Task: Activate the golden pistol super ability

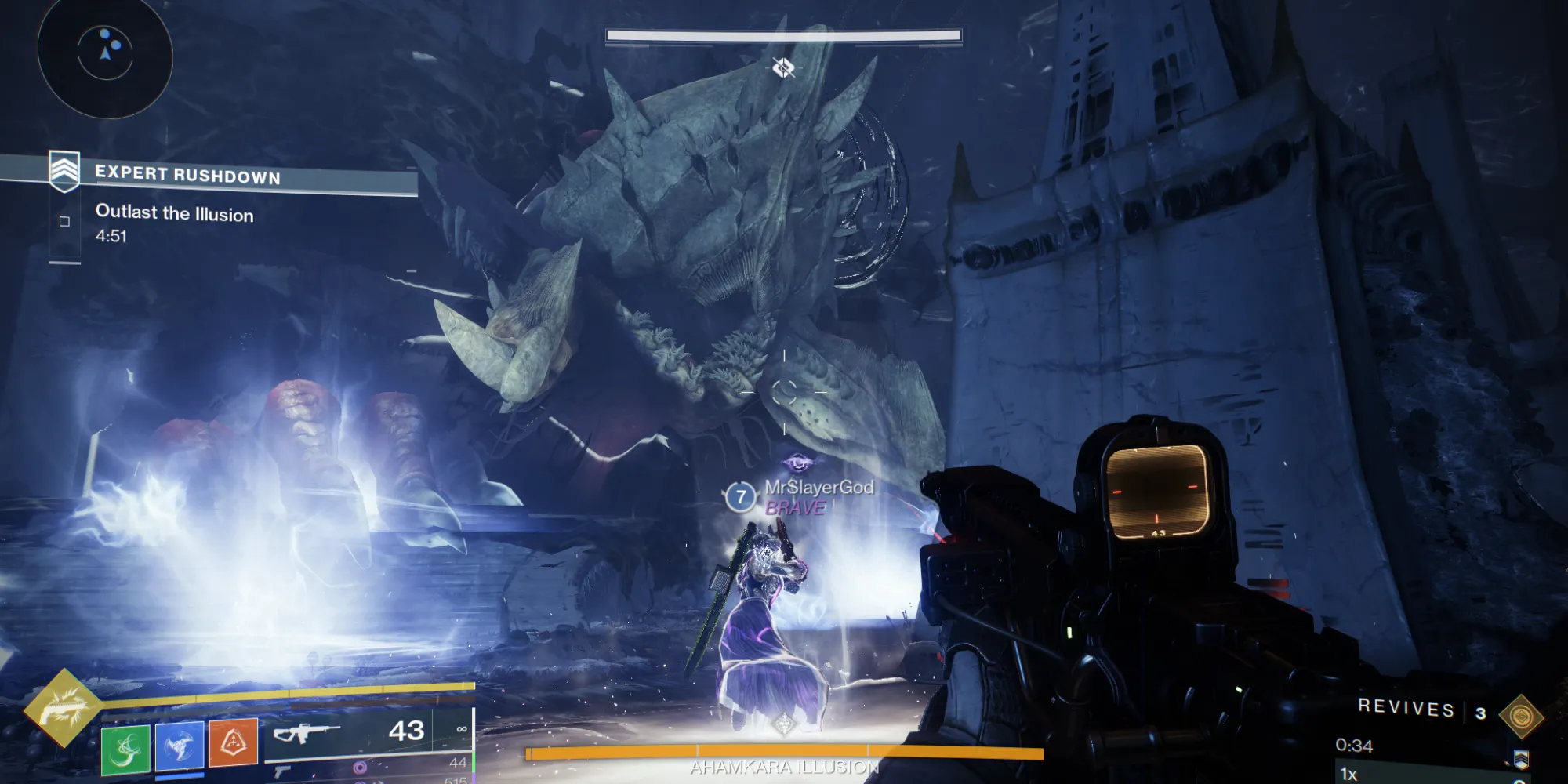Action: [x=63, y=708]
